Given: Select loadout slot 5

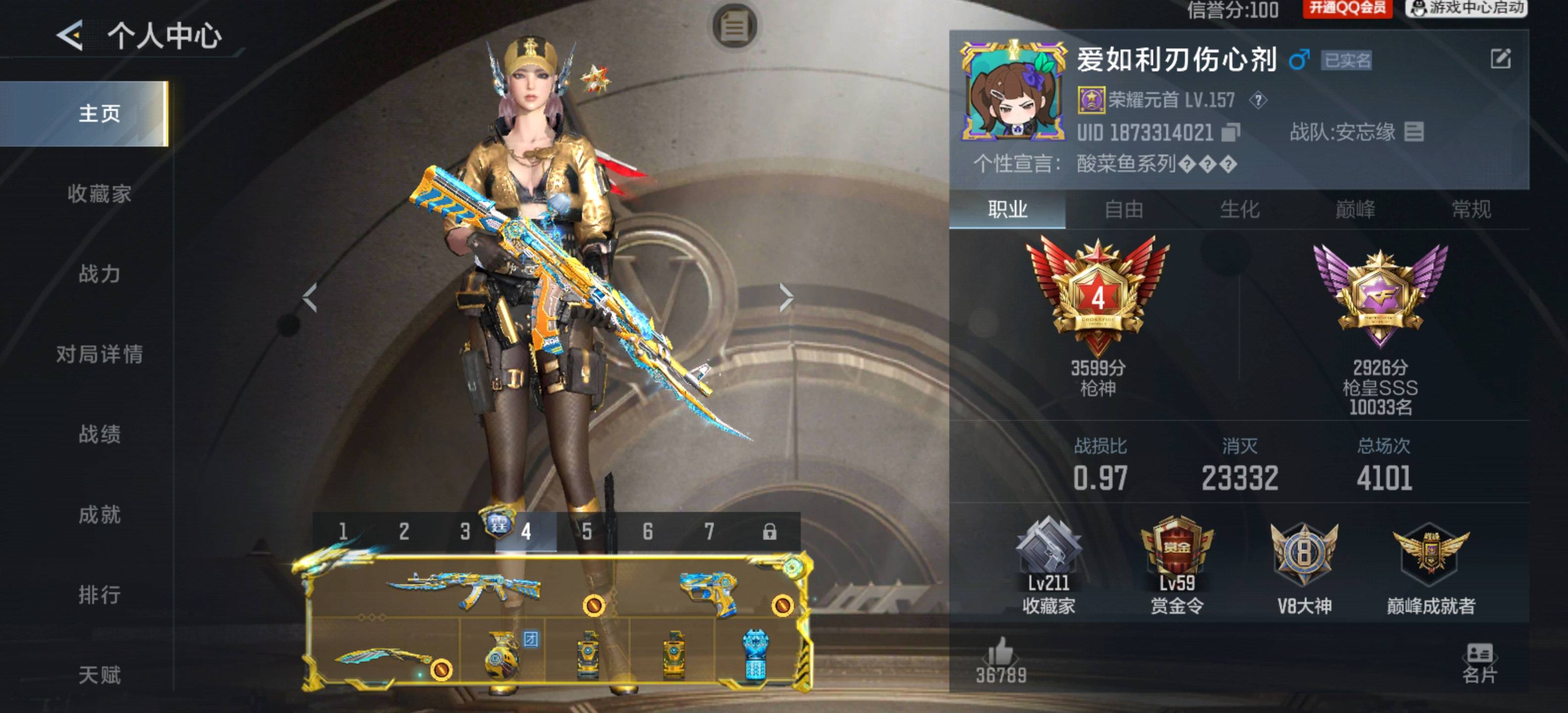Looking at the screenshot, I should (586, 532).
